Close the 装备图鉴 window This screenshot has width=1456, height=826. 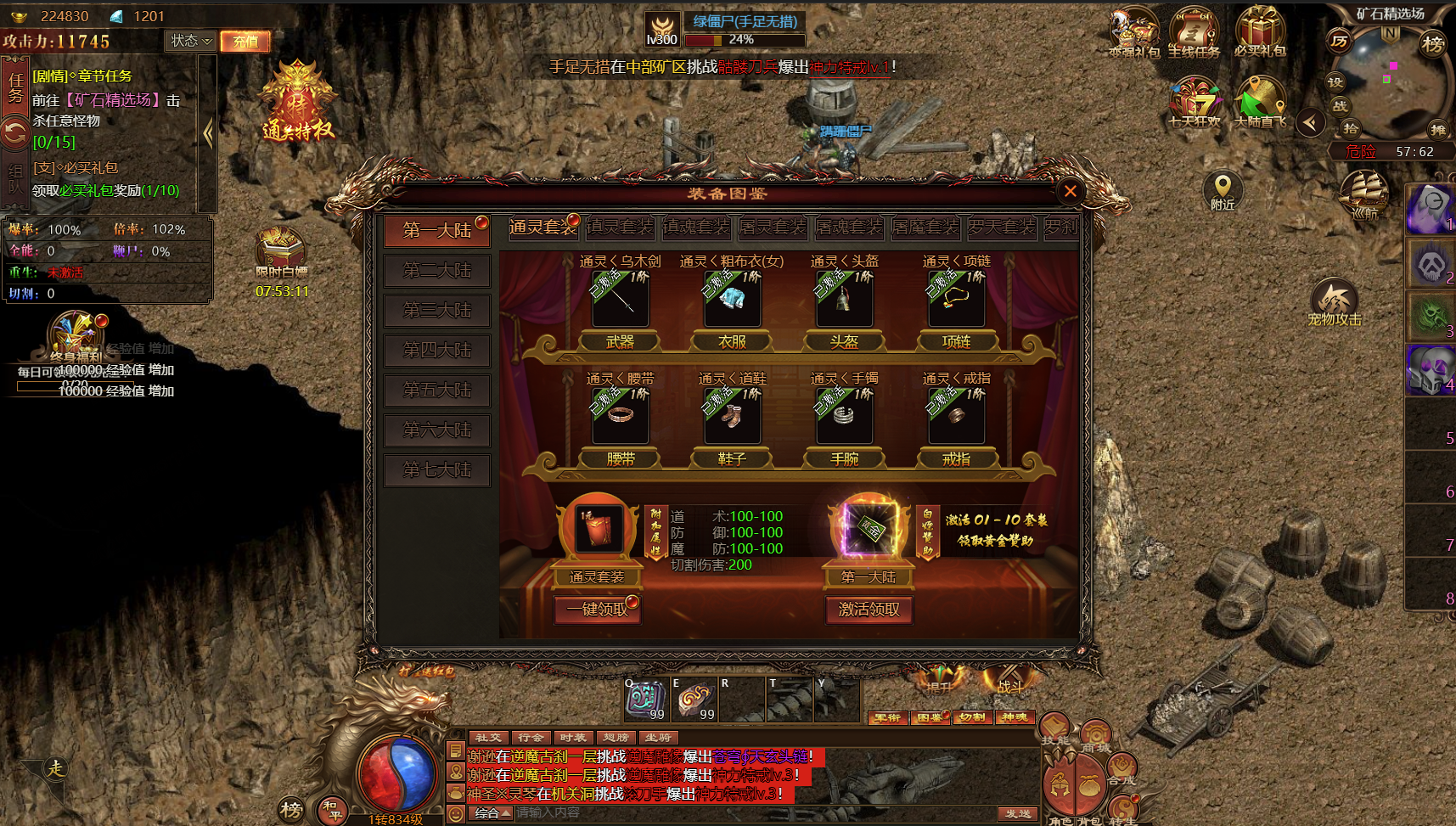[x=1070, y=191]
